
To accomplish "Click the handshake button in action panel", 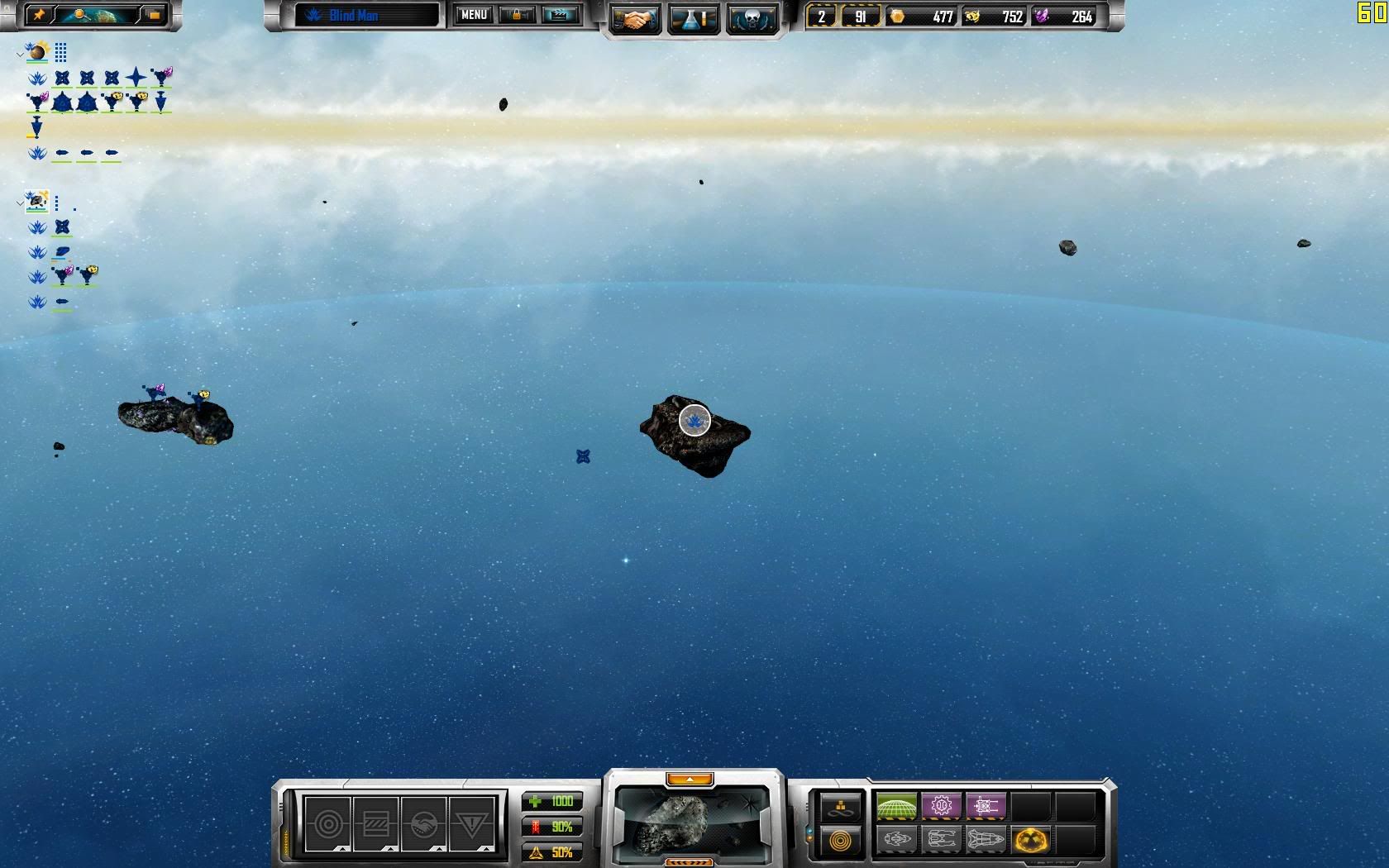I will [423, 823].
